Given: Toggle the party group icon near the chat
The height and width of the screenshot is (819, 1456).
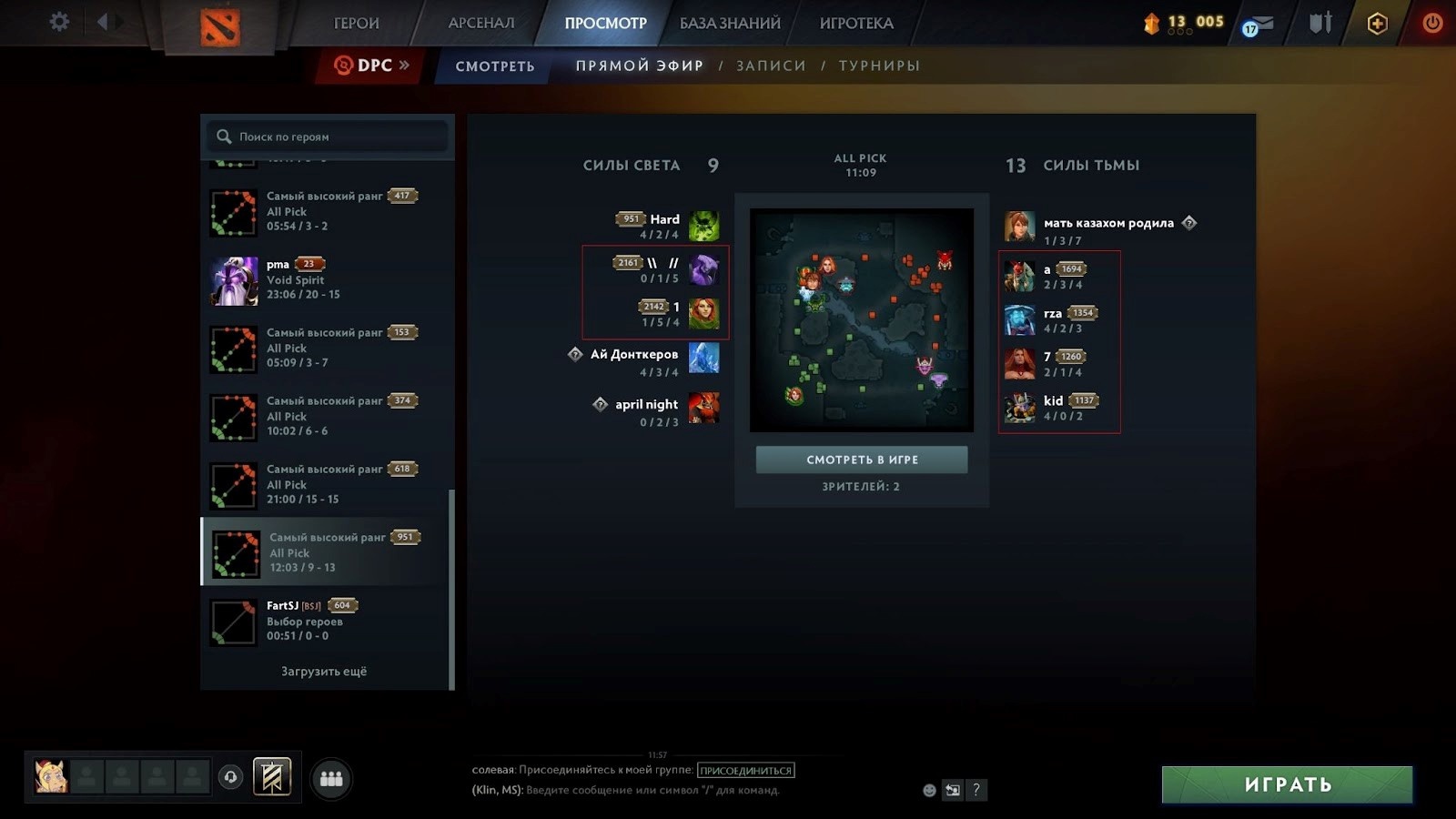Looking at the screenshot, I should 331,777.
